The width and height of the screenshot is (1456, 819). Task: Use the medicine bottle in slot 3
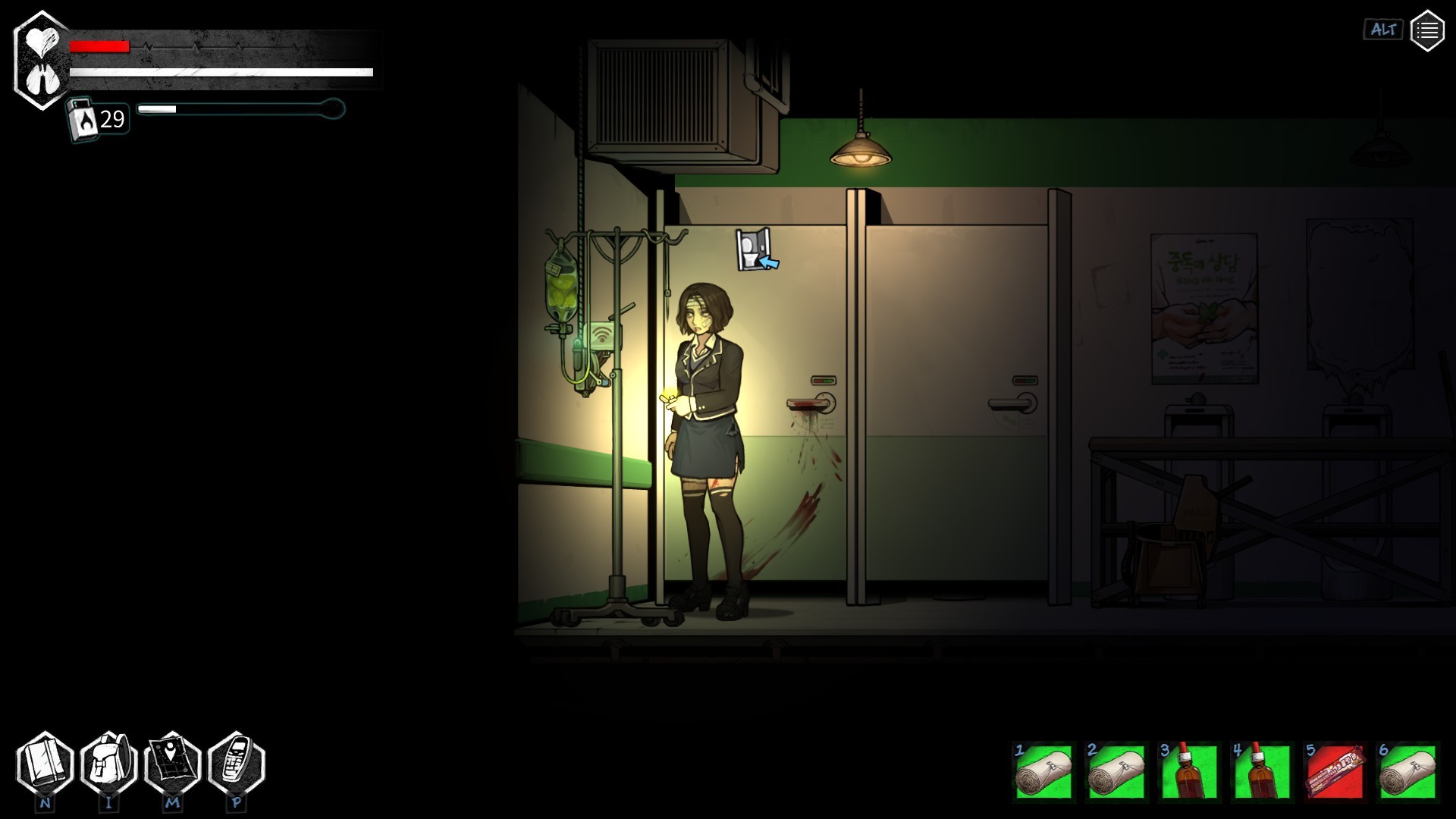point(1189,771)
